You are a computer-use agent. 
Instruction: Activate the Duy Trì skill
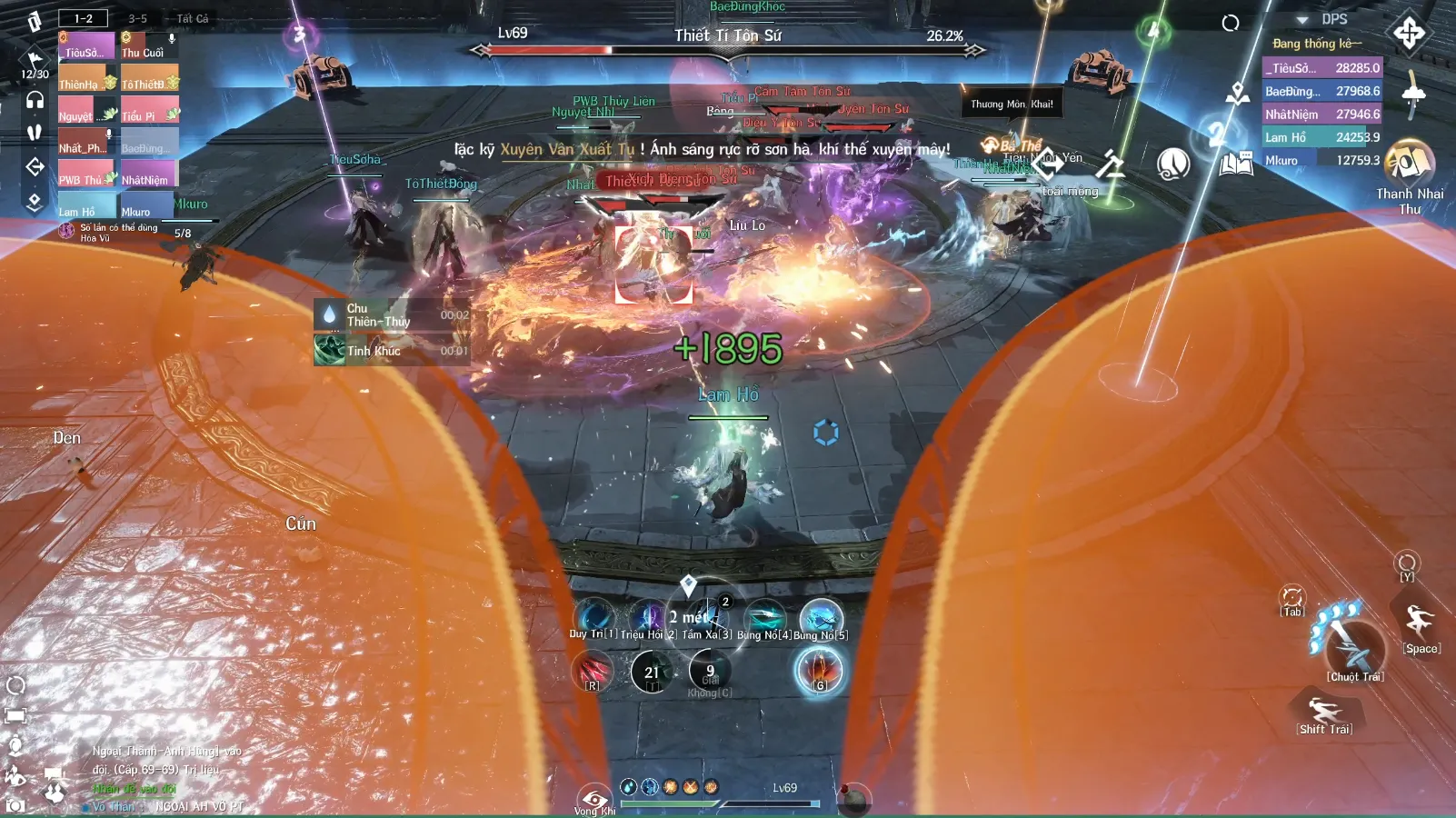point(593,617)
